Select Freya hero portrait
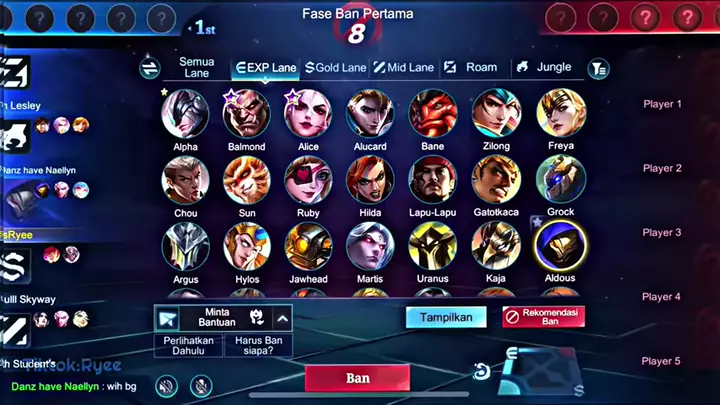 [x=561, y=114]
